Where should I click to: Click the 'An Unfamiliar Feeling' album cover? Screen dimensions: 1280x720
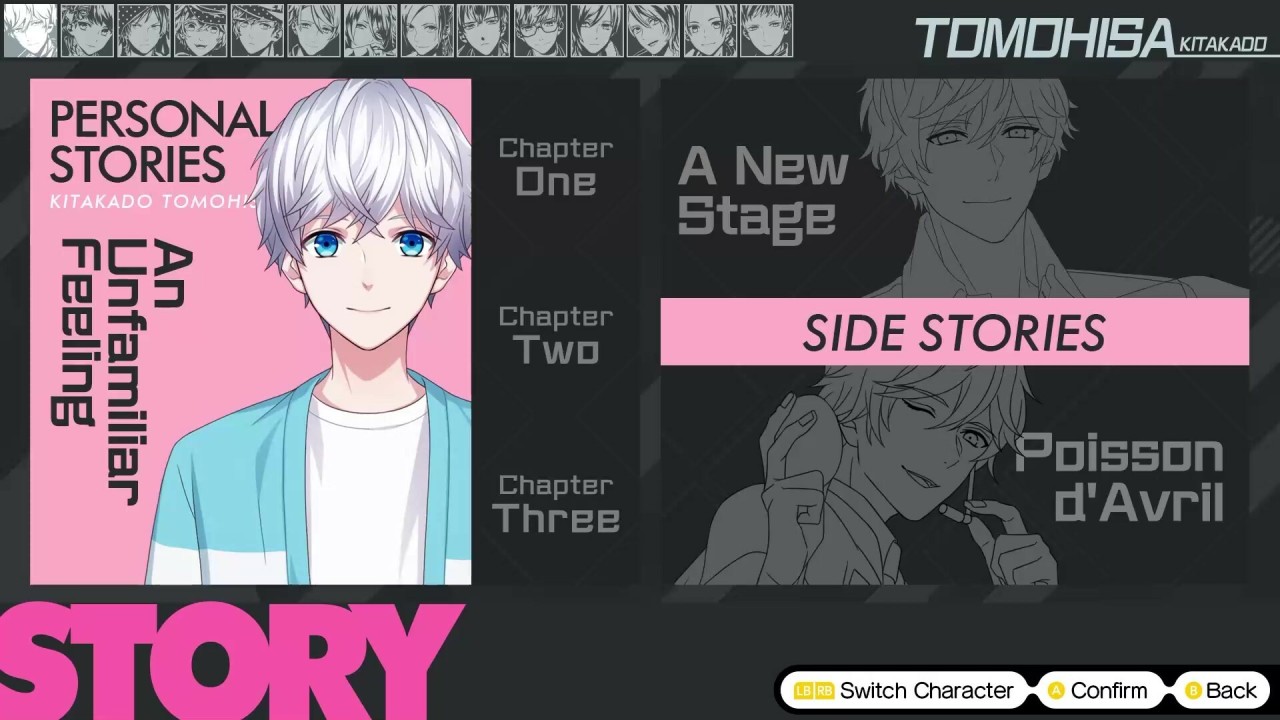click(250, 330)
